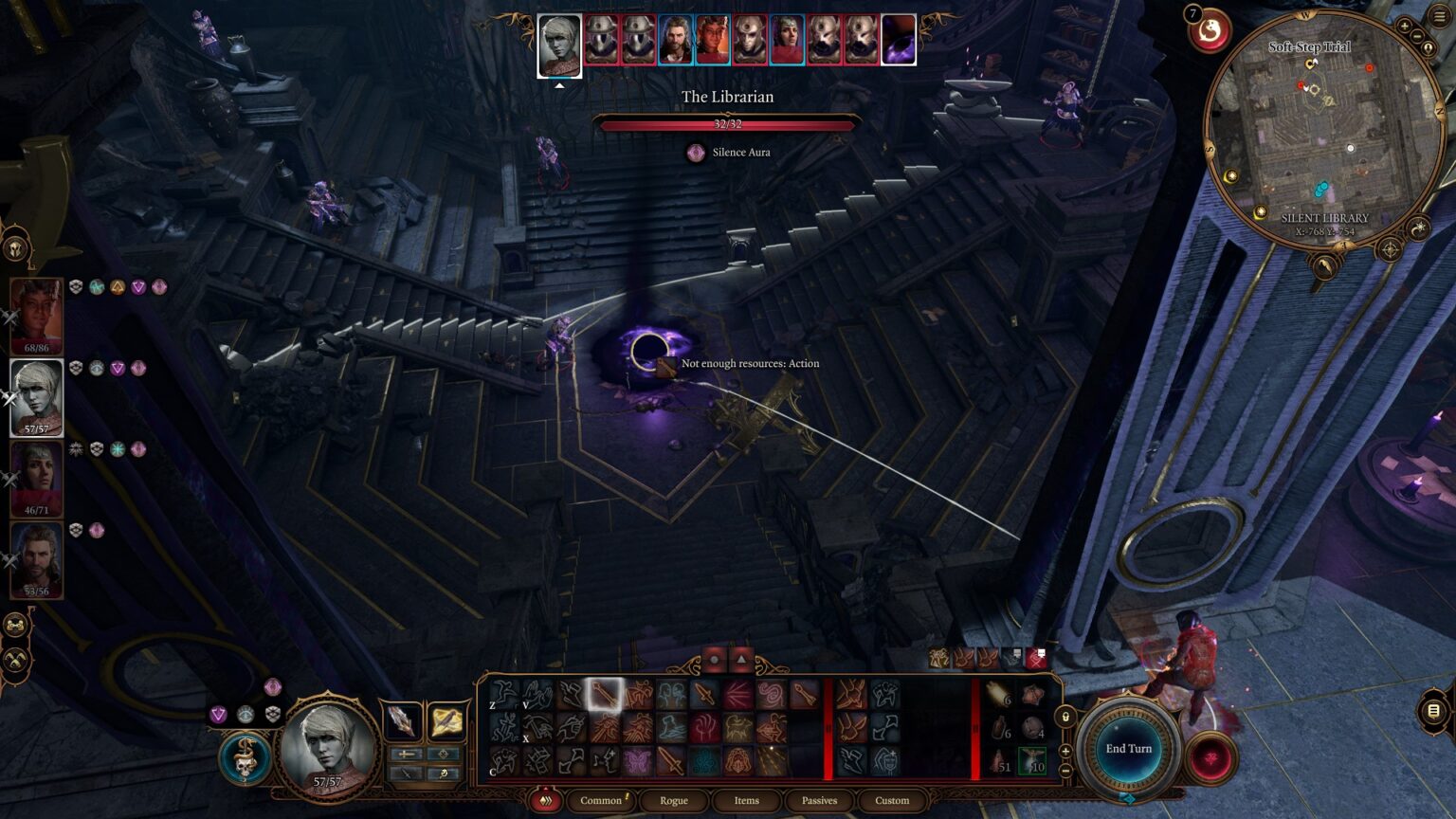Viewport: 1456px width, 819px height.
Task: Click the camp supplies icon showing 51
Action: [x=997, y=762]
